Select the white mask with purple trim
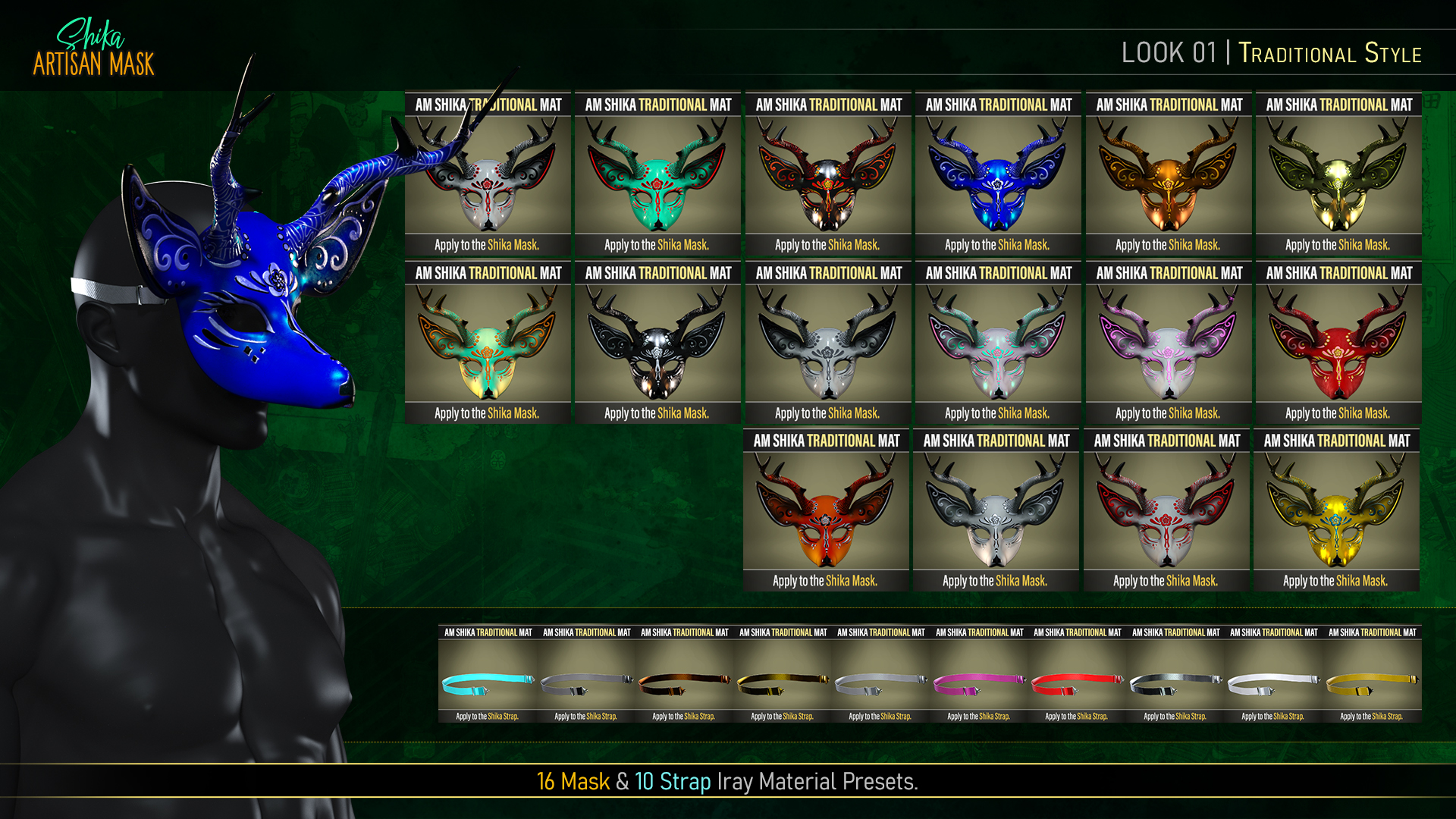The width and height of the screenshot is (1456, 819). 1168,344
